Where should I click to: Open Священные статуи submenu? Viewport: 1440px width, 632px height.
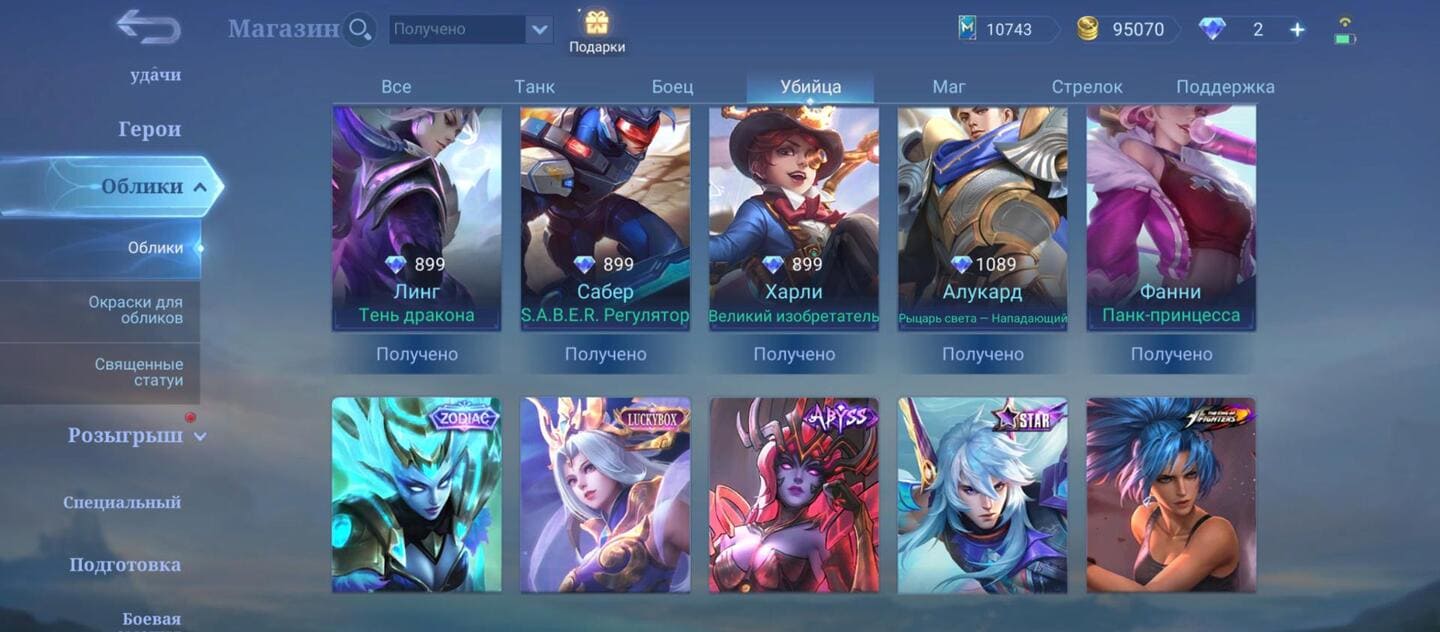(x=138, y=372)
